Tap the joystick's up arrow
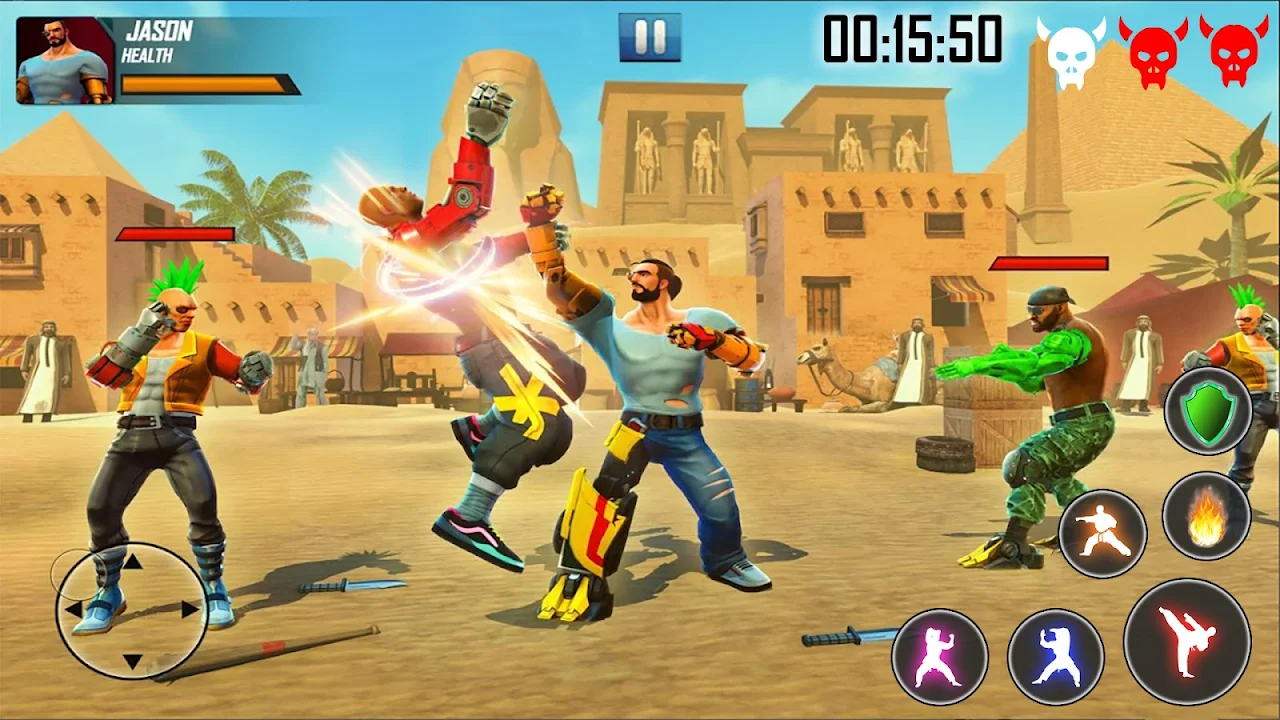1280x720 pixels. pos(132,562)
